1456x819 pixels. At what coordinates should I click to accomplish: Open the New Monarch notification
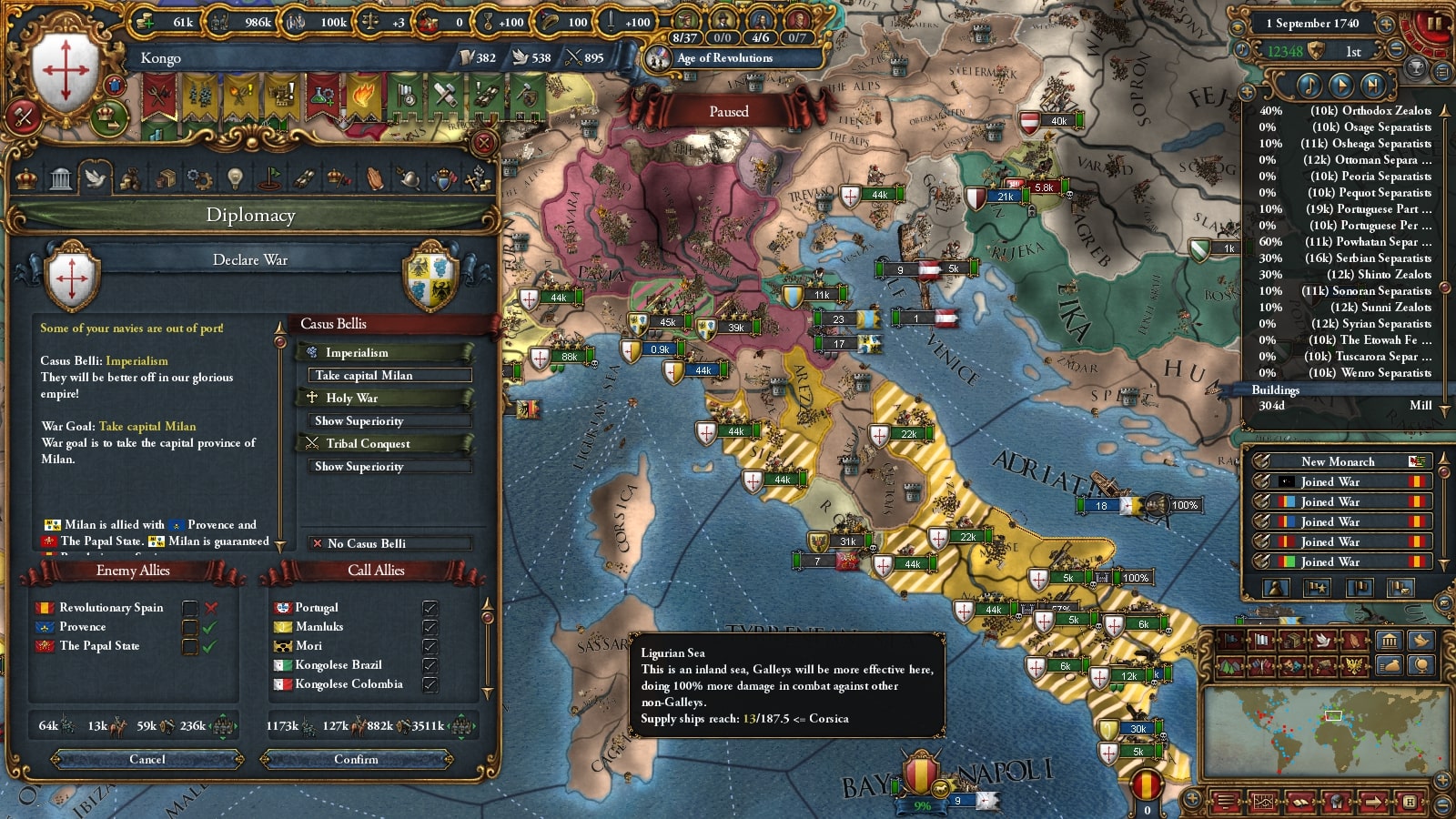(1338, 461)
